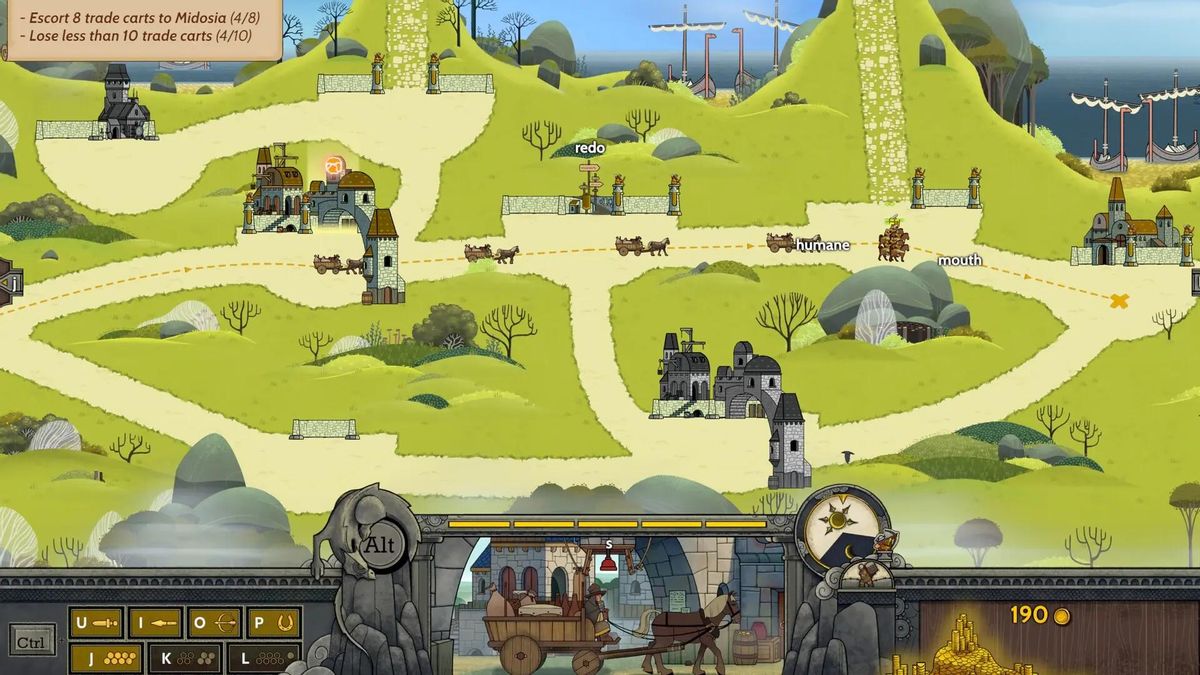Select the L formation button
This screenshot has height=675, width=1200.
point(264,658)
